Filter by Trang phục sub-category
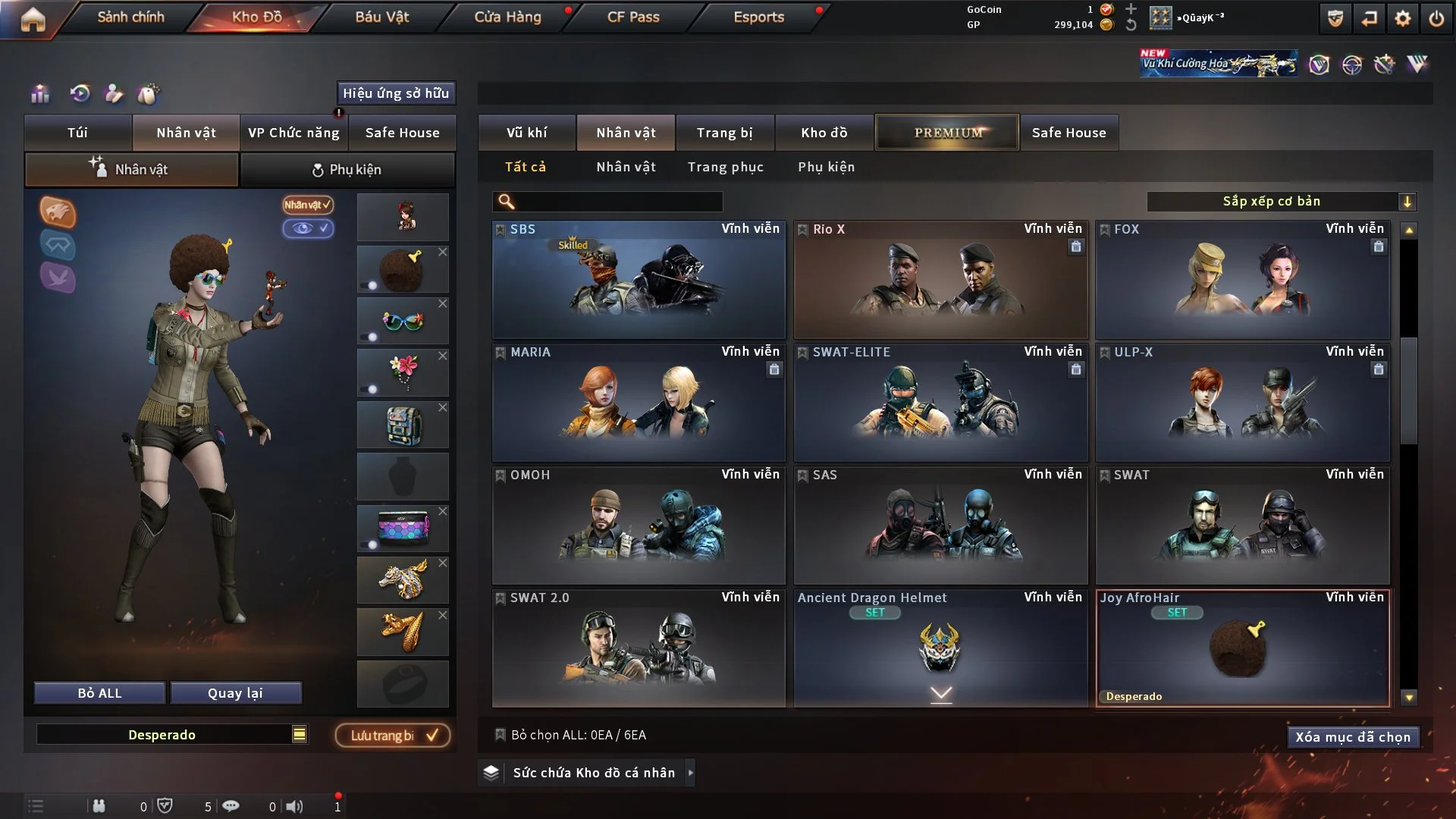The width and height of the screenshot is (1456, 819). pyautogui.click(x=725, y=167)
